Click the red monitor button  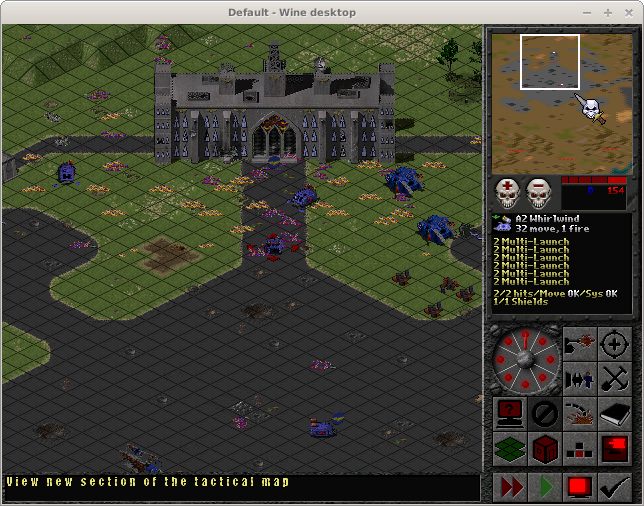(x=578, y=487)
